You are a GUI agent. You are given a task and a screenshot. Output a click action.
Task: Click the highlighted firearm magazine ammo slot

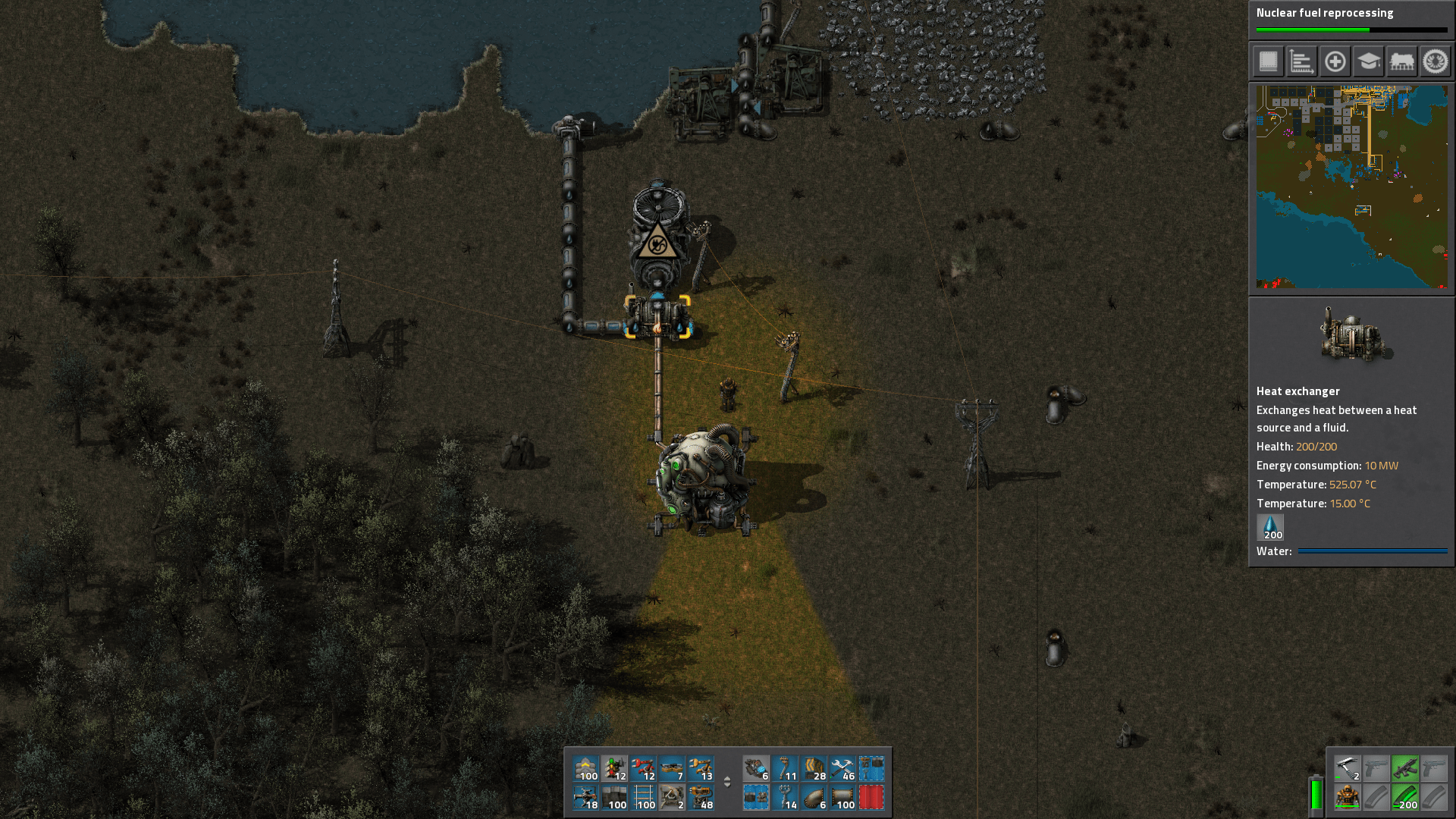[1405, 798]
